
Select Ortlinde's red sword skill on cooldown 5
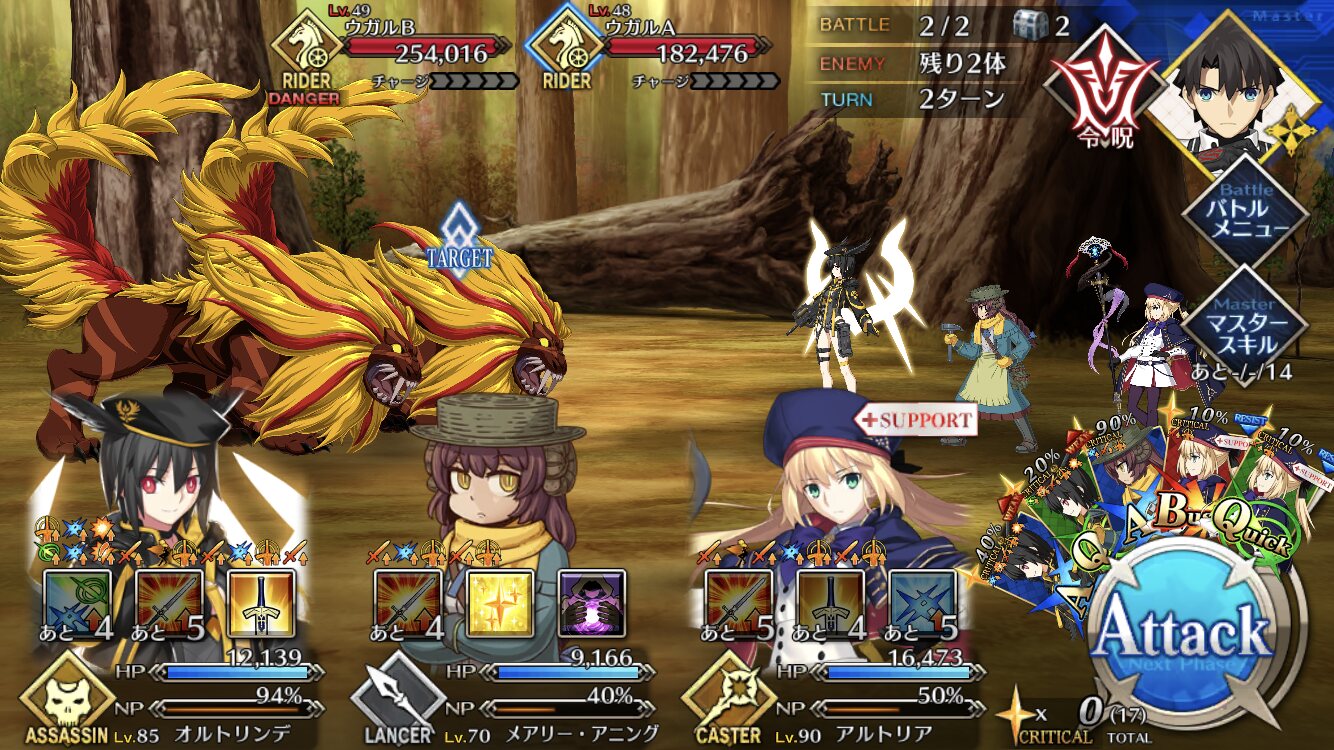169,603
